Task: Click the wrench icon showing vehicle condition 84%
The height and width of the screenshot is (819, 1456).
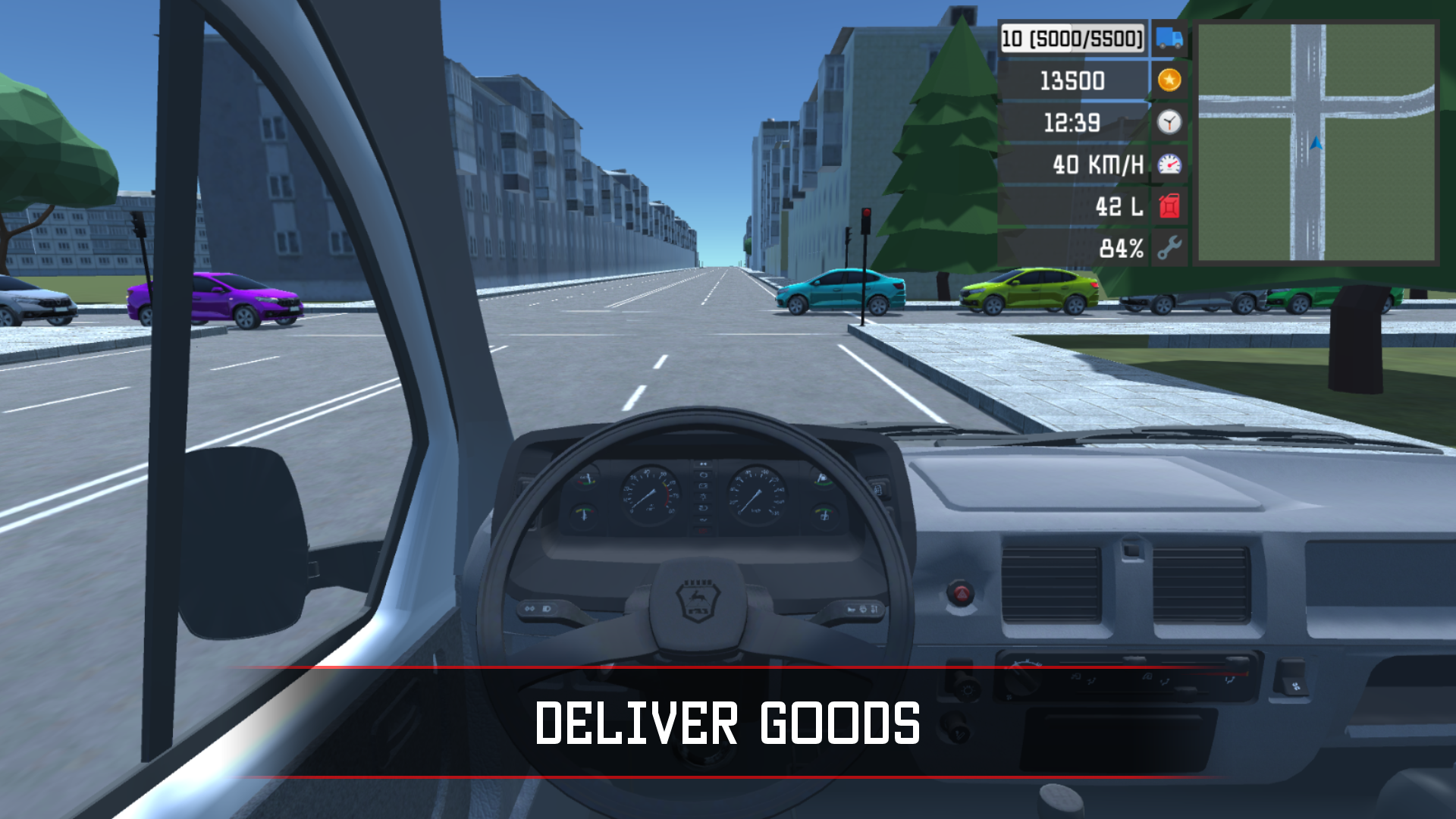Action: (x=1169, y=245)
